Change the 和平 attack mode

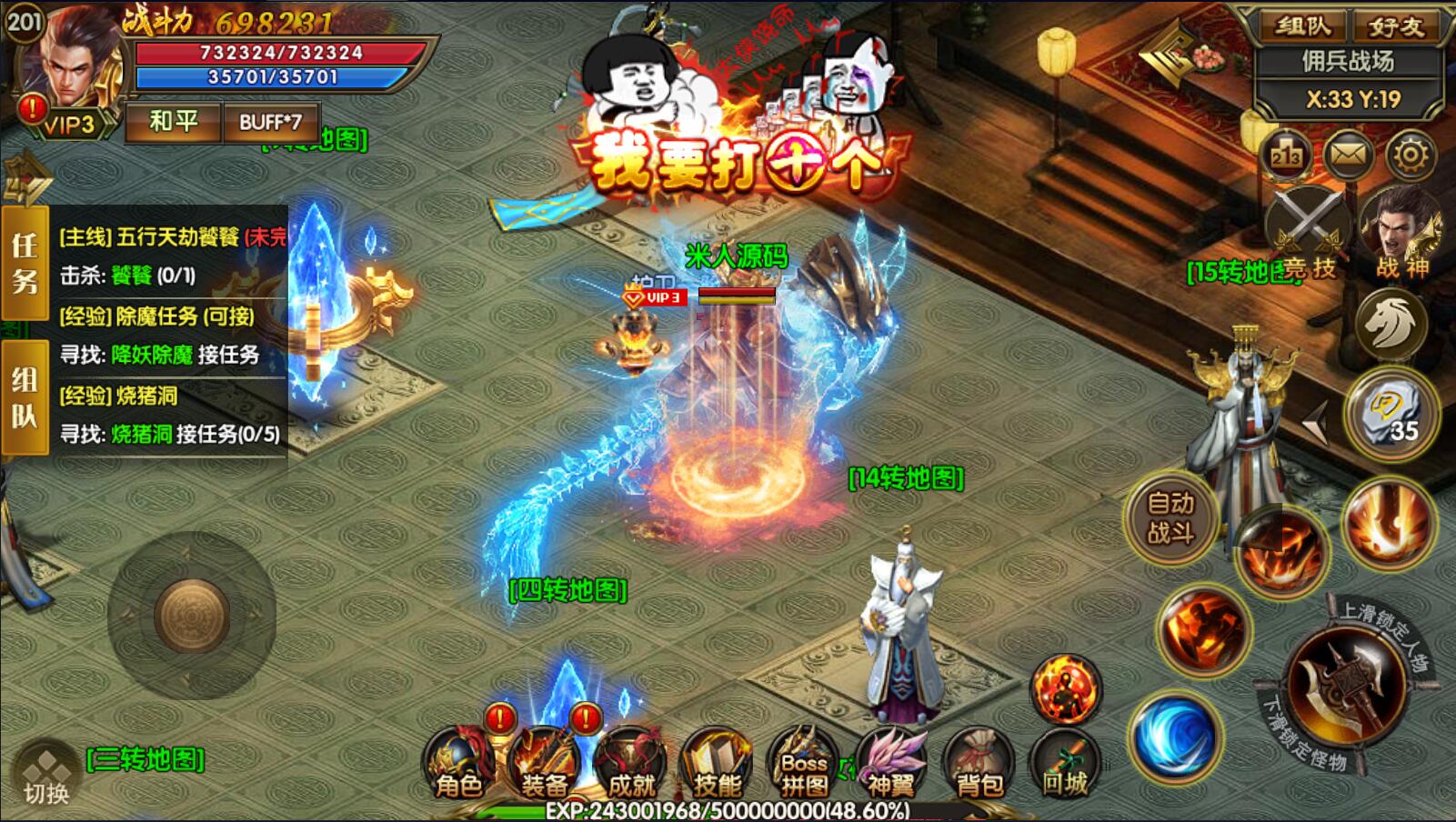pos(173,122)
